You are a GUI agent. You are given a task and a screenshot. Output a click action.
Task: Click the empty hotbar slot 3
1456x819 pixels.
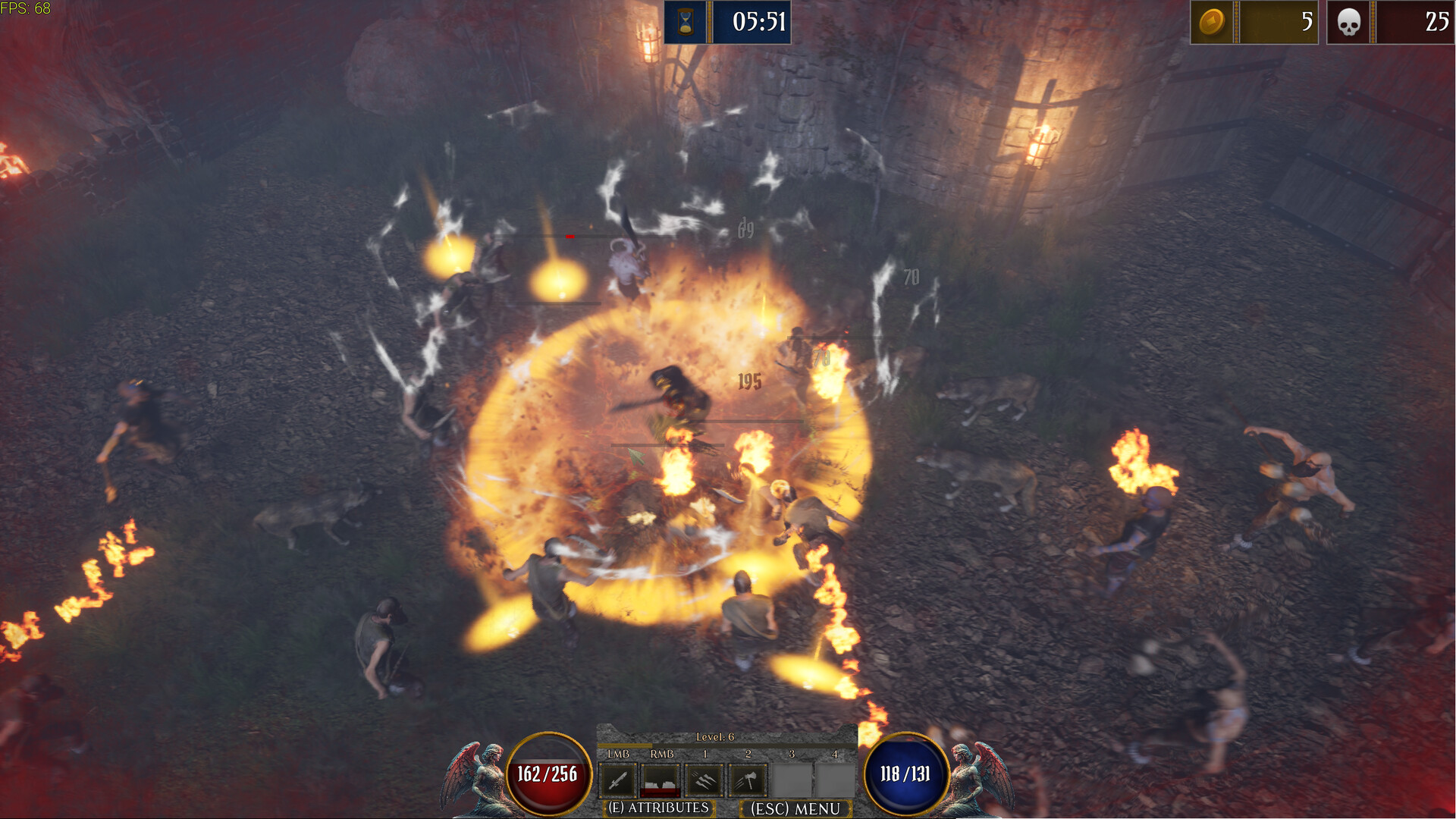click(x=792, y=781)
